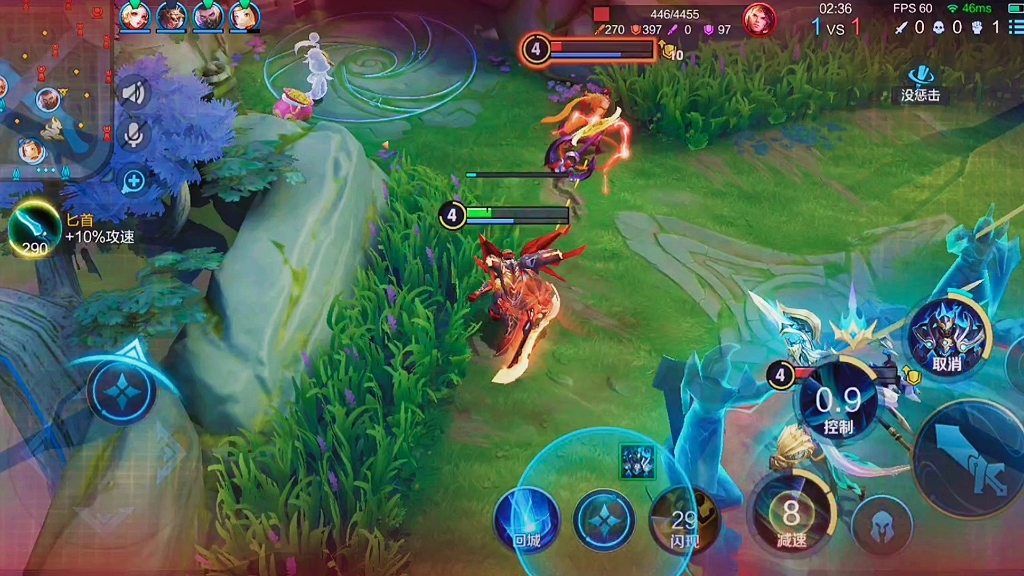Tap the 没惩击 no-smite signal
The height and width of the screenshot is (576, 1024).
point(920,83)
